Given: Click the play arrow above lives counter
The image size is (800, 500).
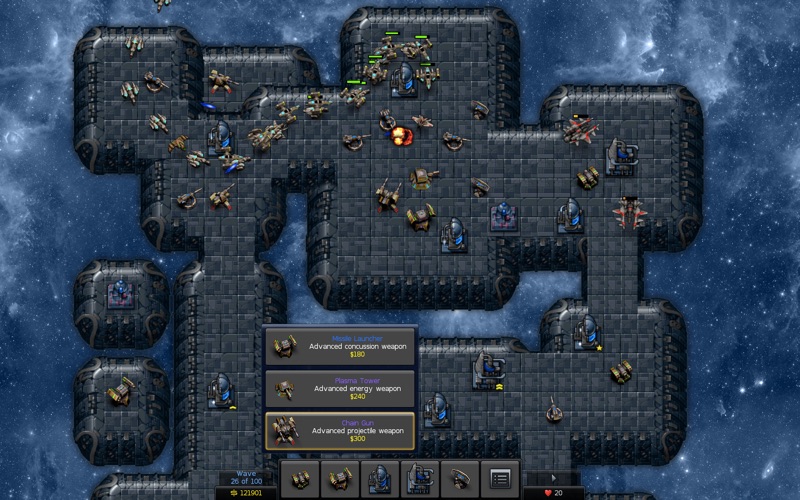Looking at the screenshot, I should tap(555, 478).
